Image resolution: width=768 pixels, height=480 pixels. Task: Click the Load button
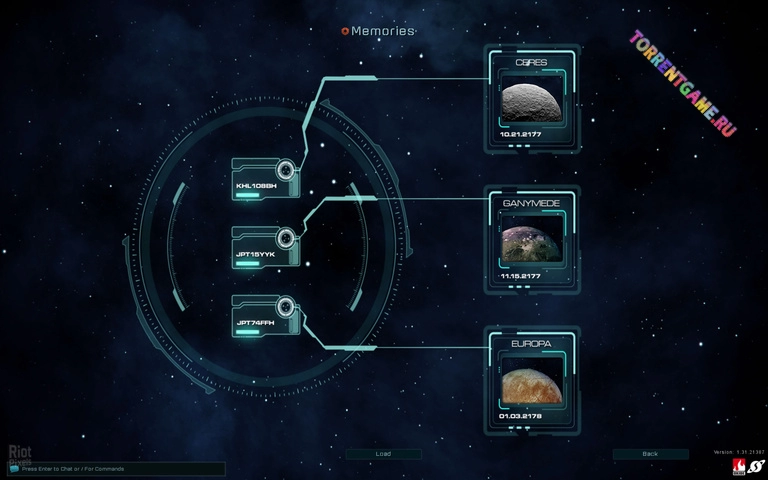384,454
